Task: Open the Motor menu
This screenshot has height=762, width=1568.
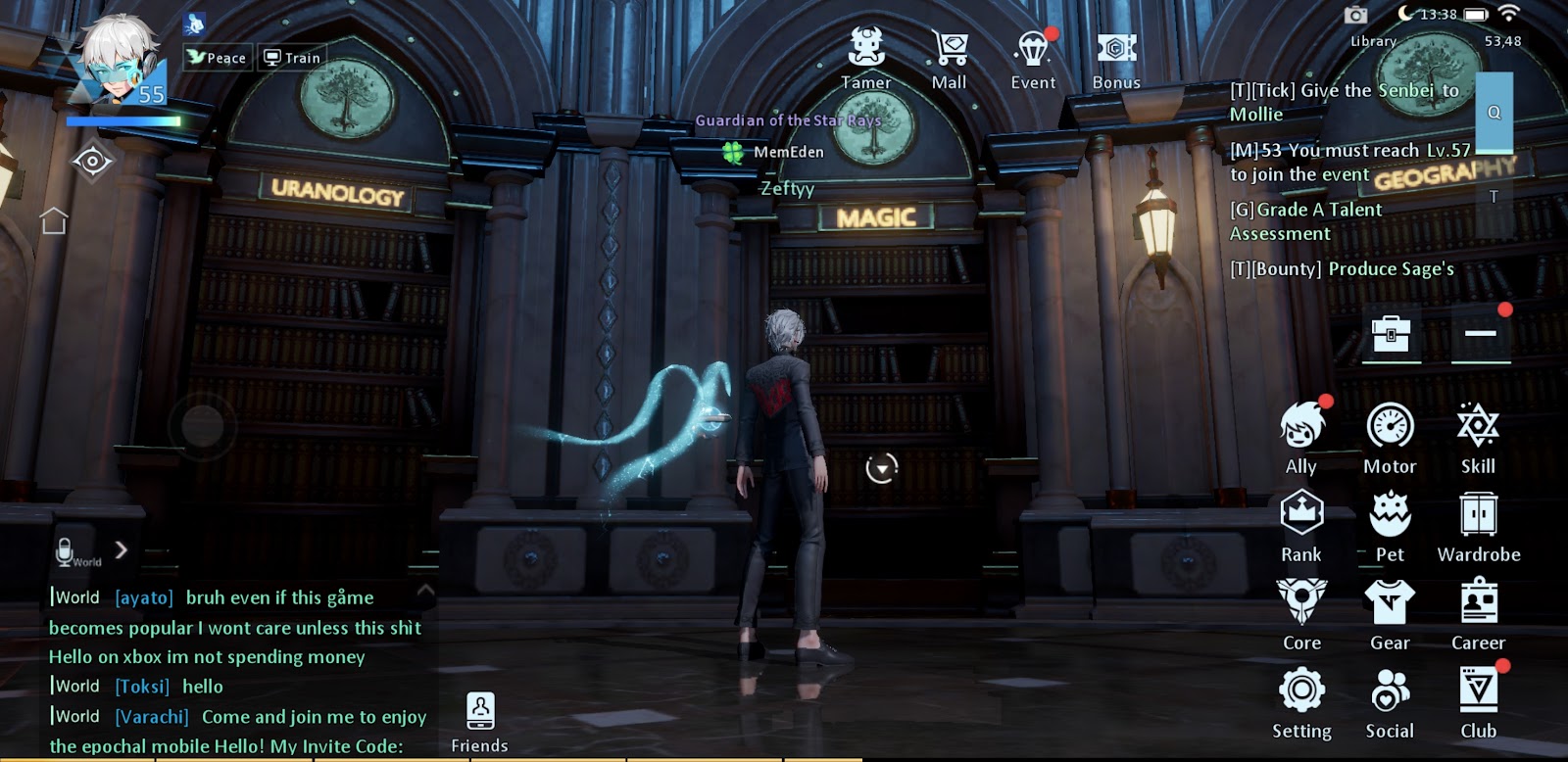Action: click(x=1390, y=437)
